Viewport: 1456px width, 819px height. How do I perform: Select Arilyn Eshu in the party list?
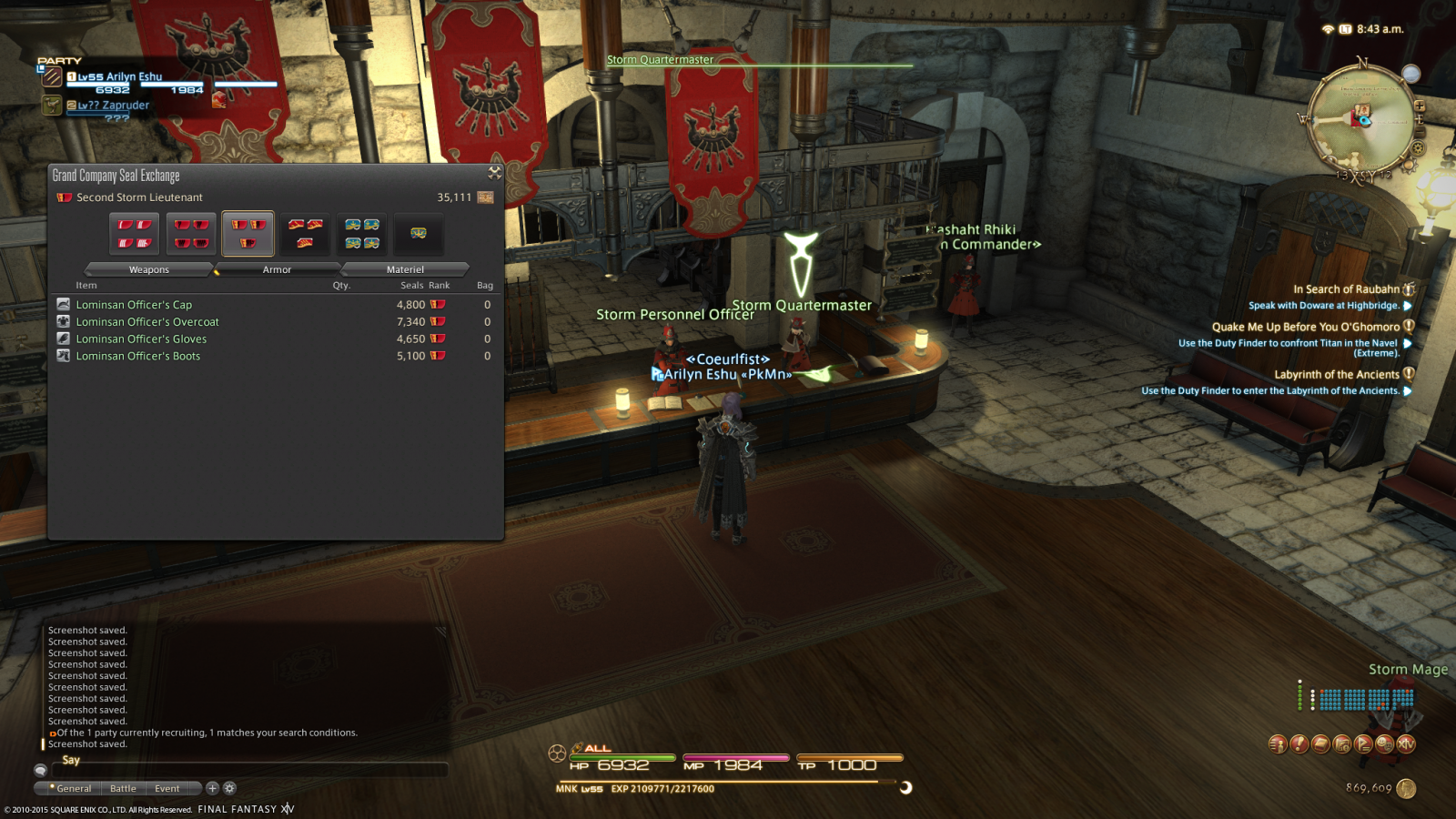(119, 77)
